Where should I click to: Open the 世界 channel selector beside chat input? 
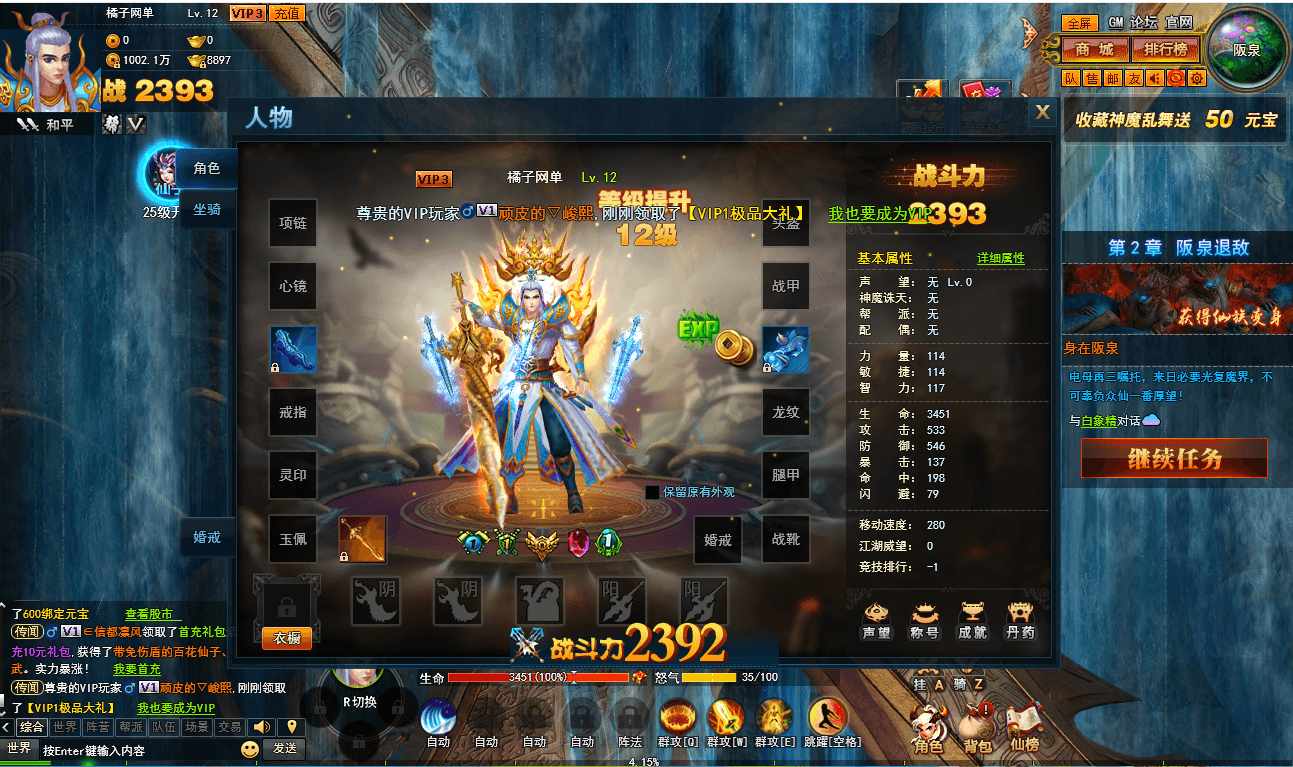[x=18, y=749]
